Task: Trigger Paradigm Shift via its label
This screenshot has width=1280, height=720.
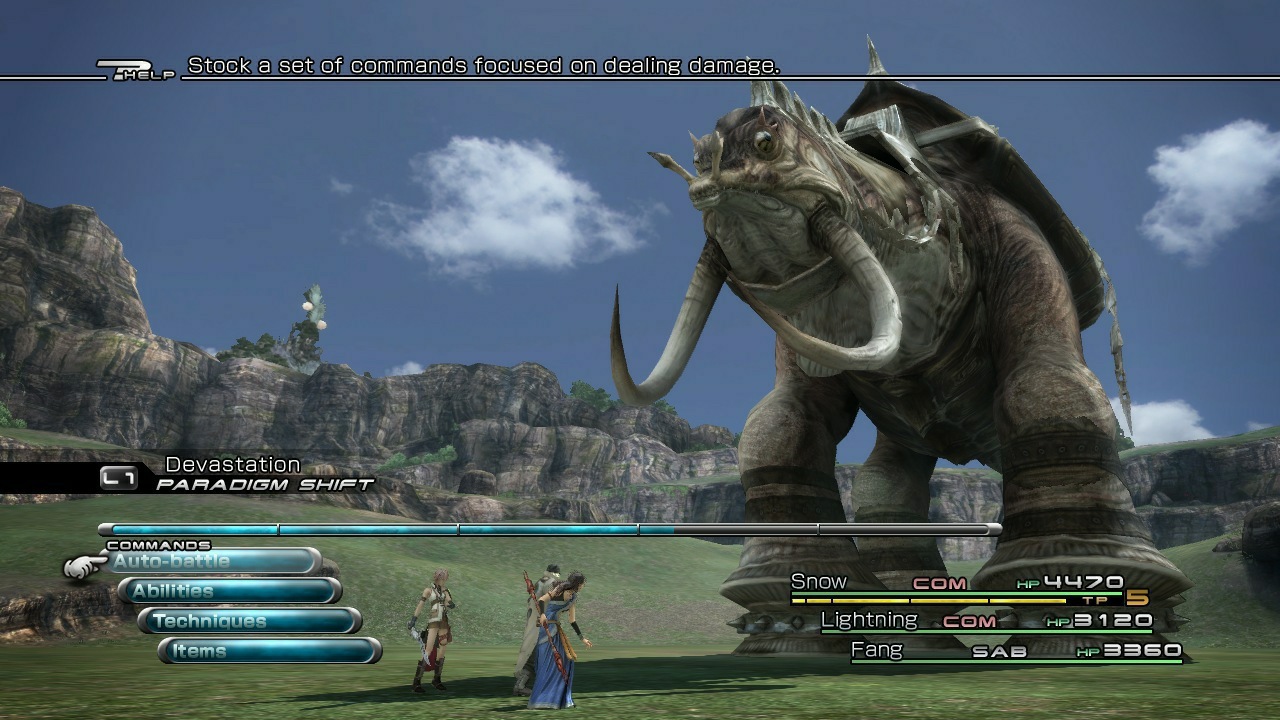Action: coord(262,481)
